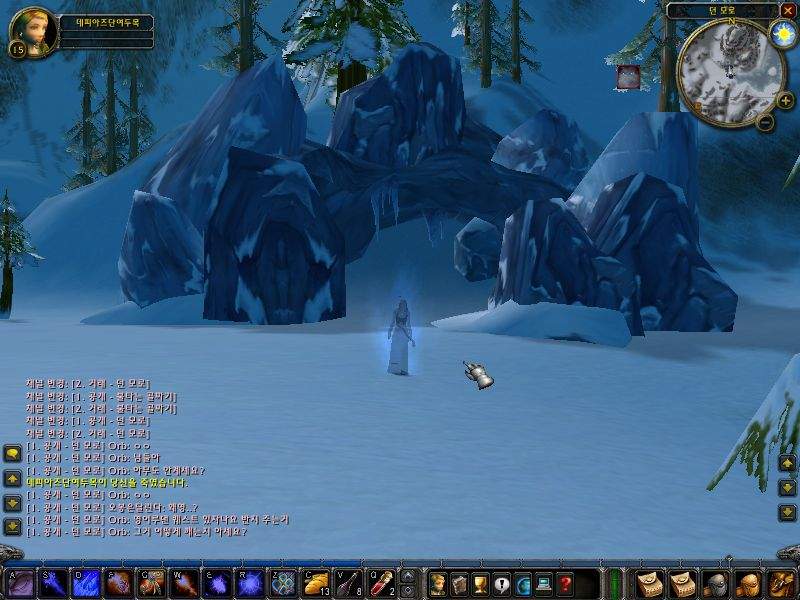Open the help question mark button
The width and height of the screenshot is (800, 600).
(x=566, y=583)
